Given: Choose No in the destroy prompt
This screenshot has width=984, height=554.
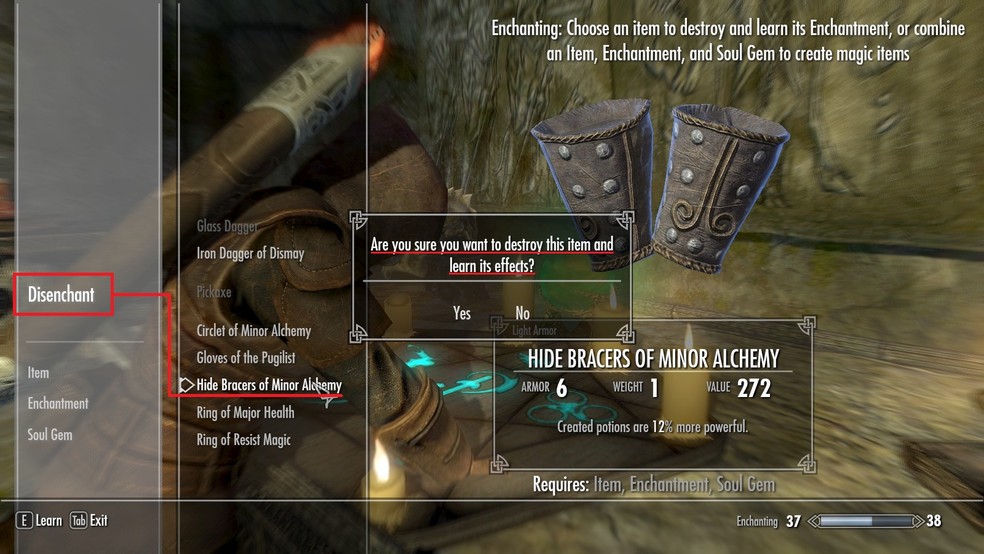Looking at the screenshot, I should [x=522, y=314].
